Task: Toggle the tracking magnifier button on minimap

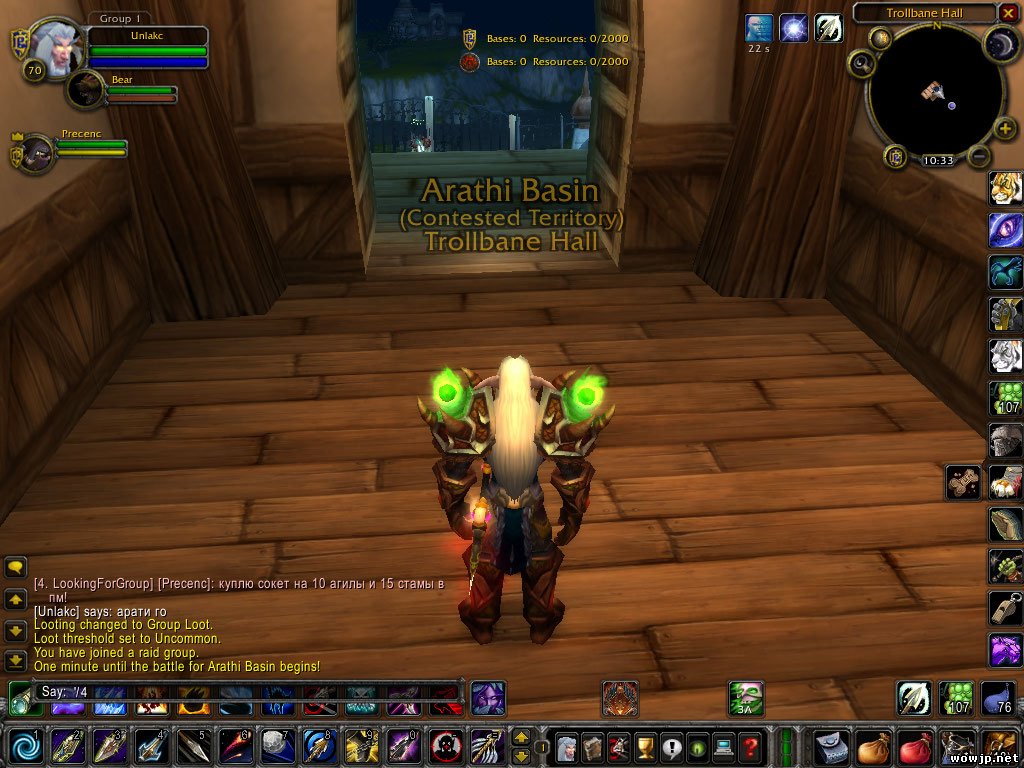Action: tap(861, 65)
